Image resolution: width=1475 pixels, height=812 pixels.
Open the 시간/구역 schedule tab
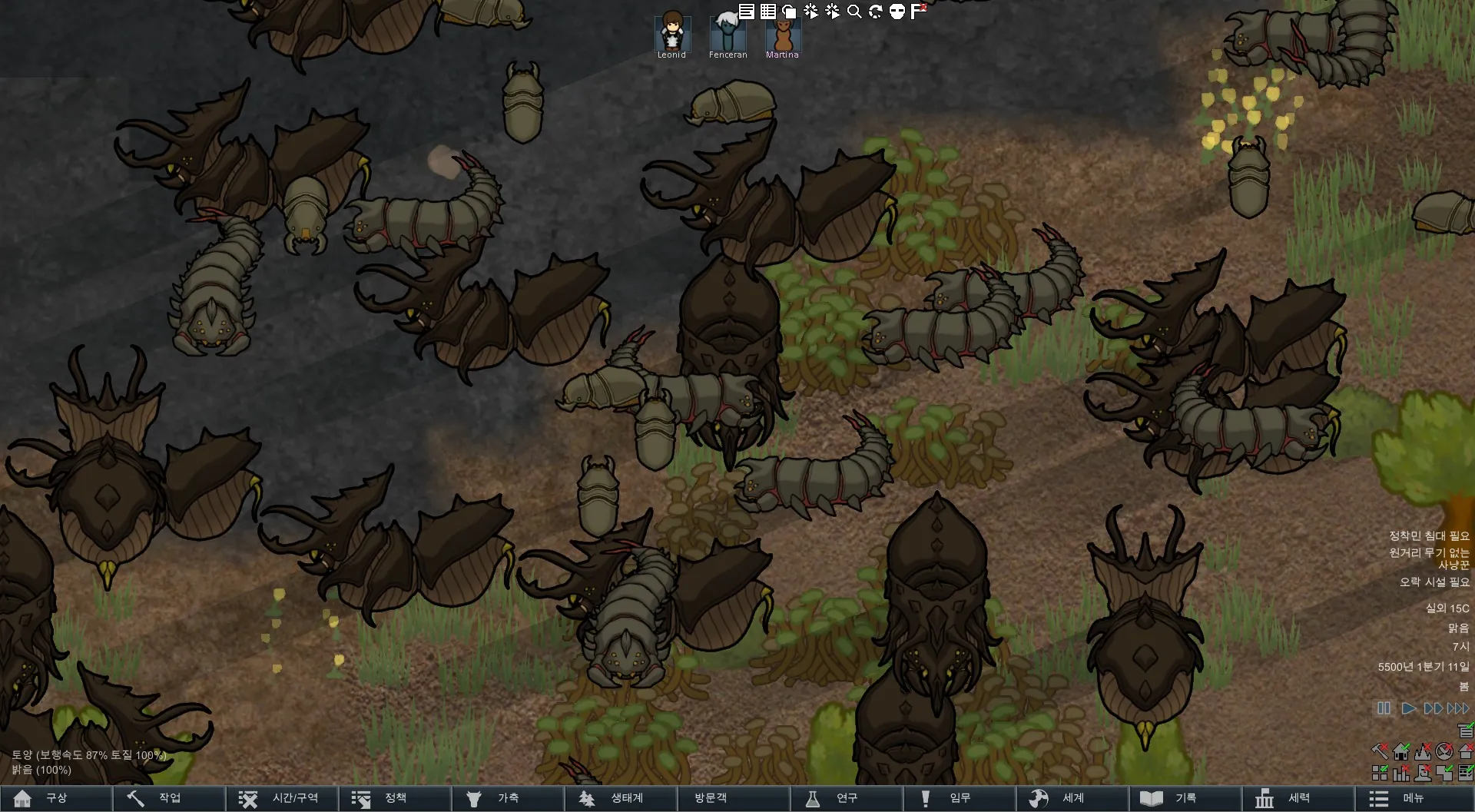tap(281, 798)
